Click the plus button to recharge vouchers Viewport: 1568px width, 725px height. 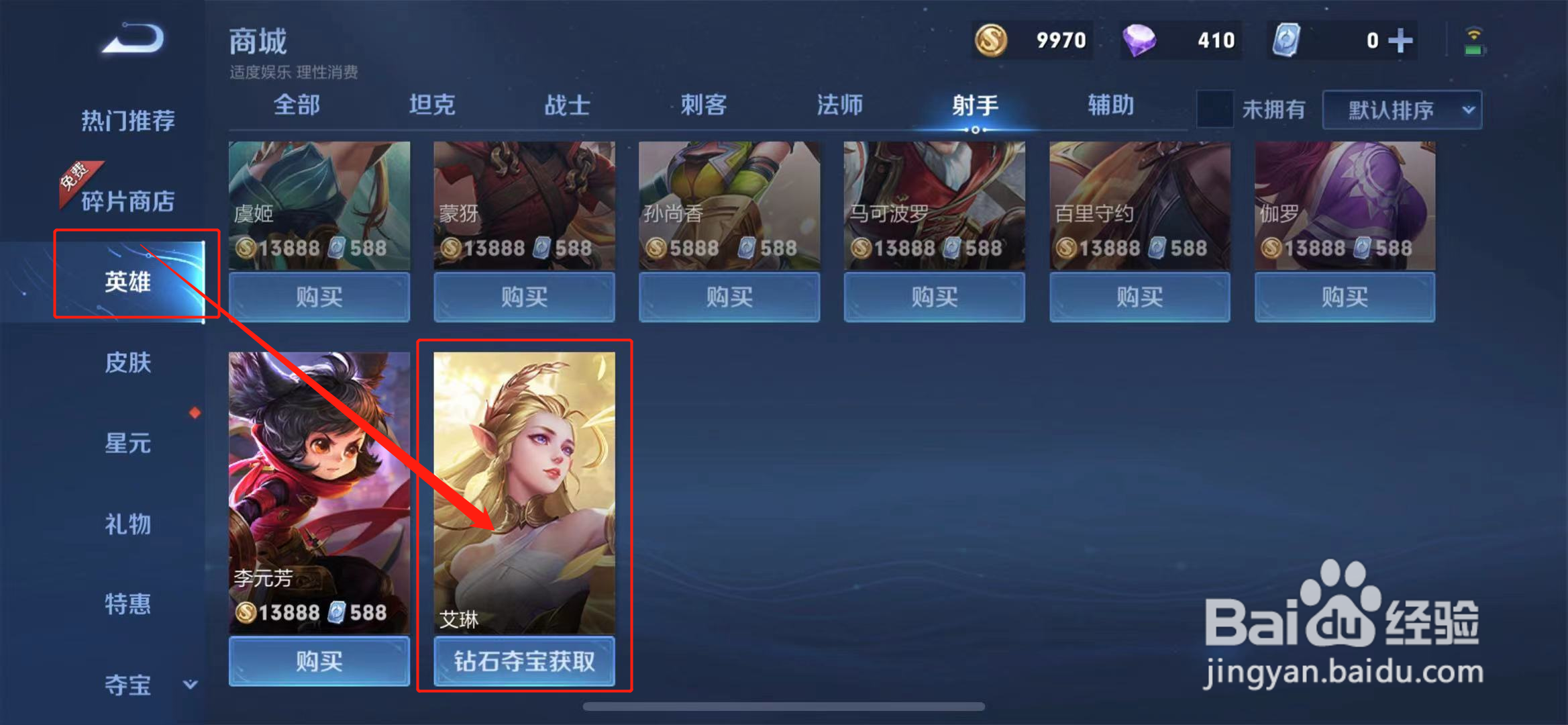tap(1400, 40)
